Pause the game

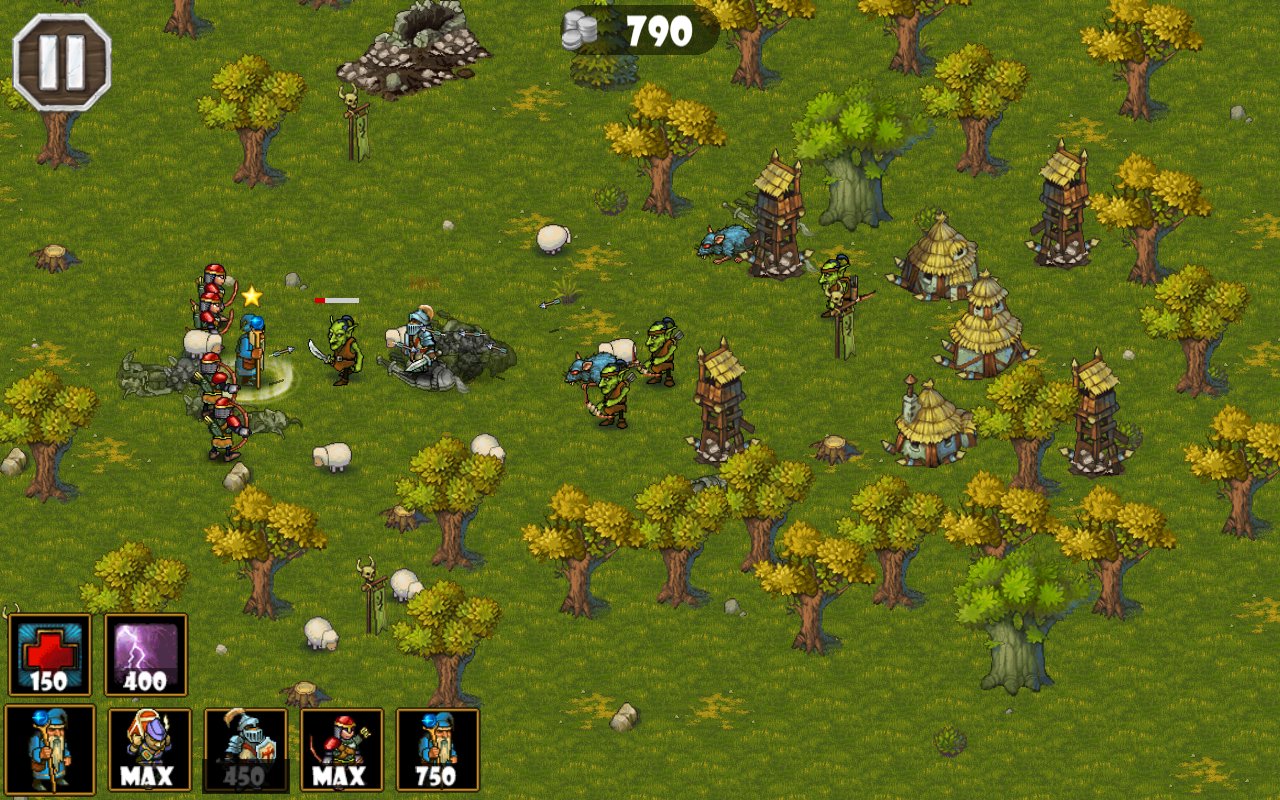click(61, 62)
